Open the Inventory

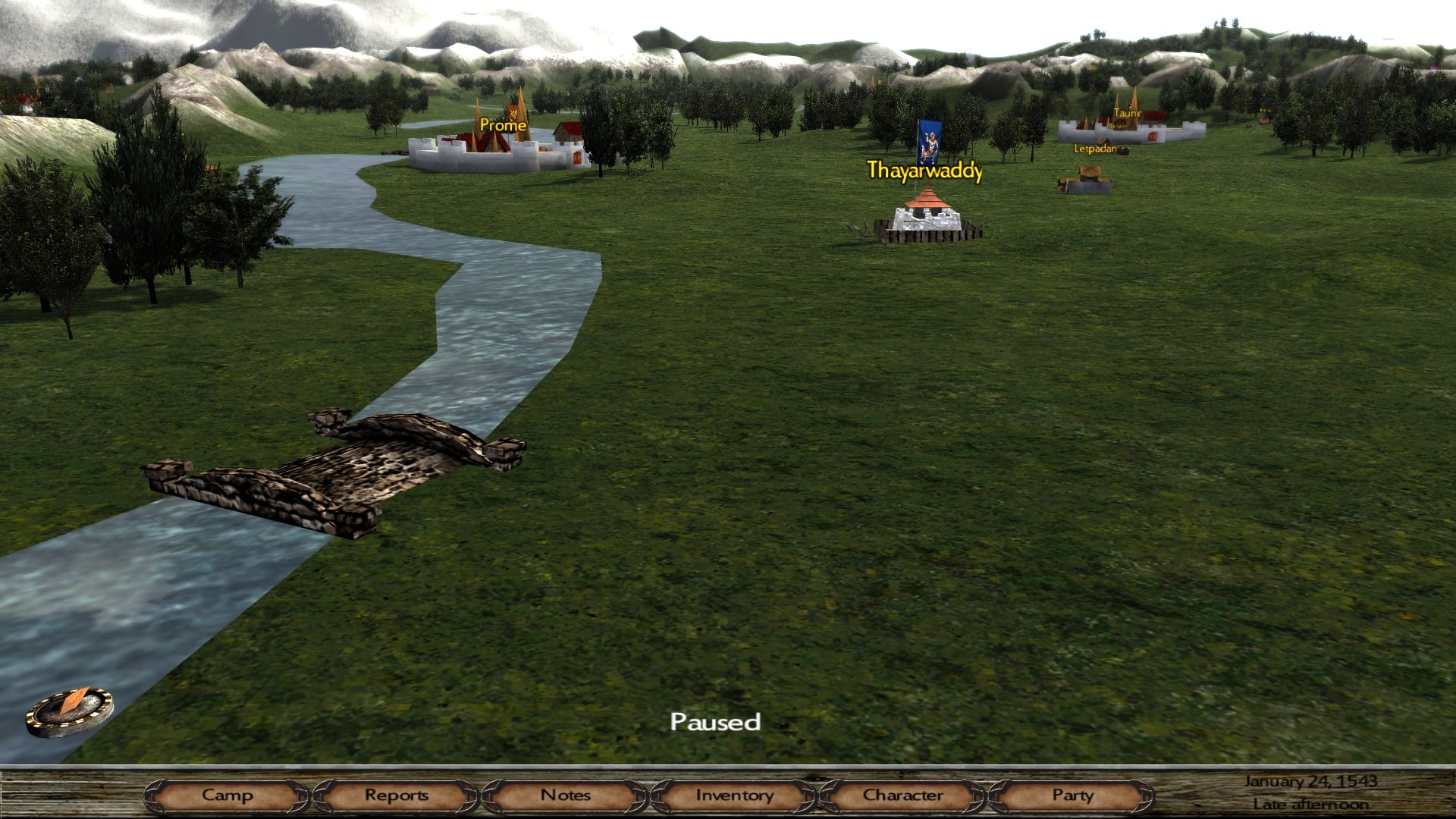[x=734, y=795]
